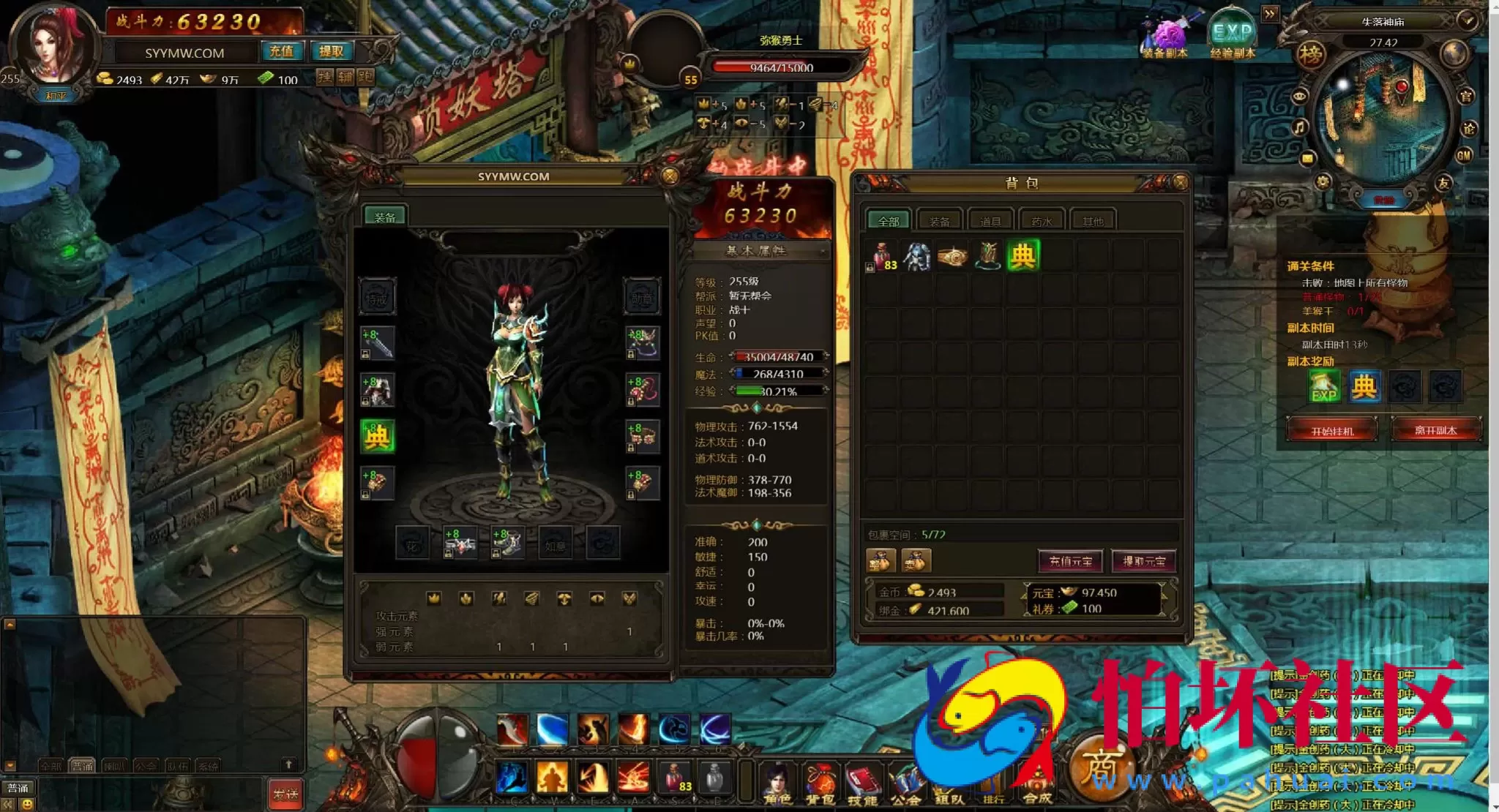Switch to the 药水 potions tab

1041,220
